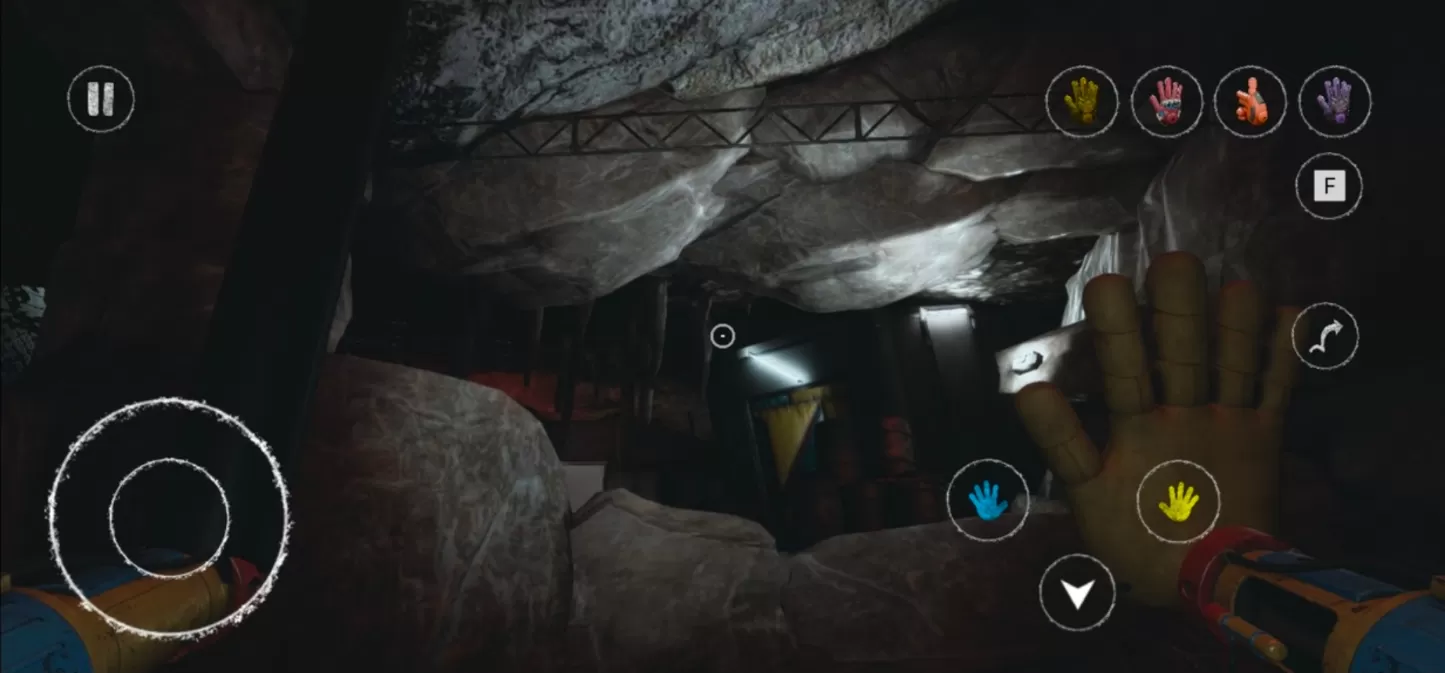Choose the purple hand
Image resolution: width=1445 pixels, height=673 pixels.
[1335, 102]
